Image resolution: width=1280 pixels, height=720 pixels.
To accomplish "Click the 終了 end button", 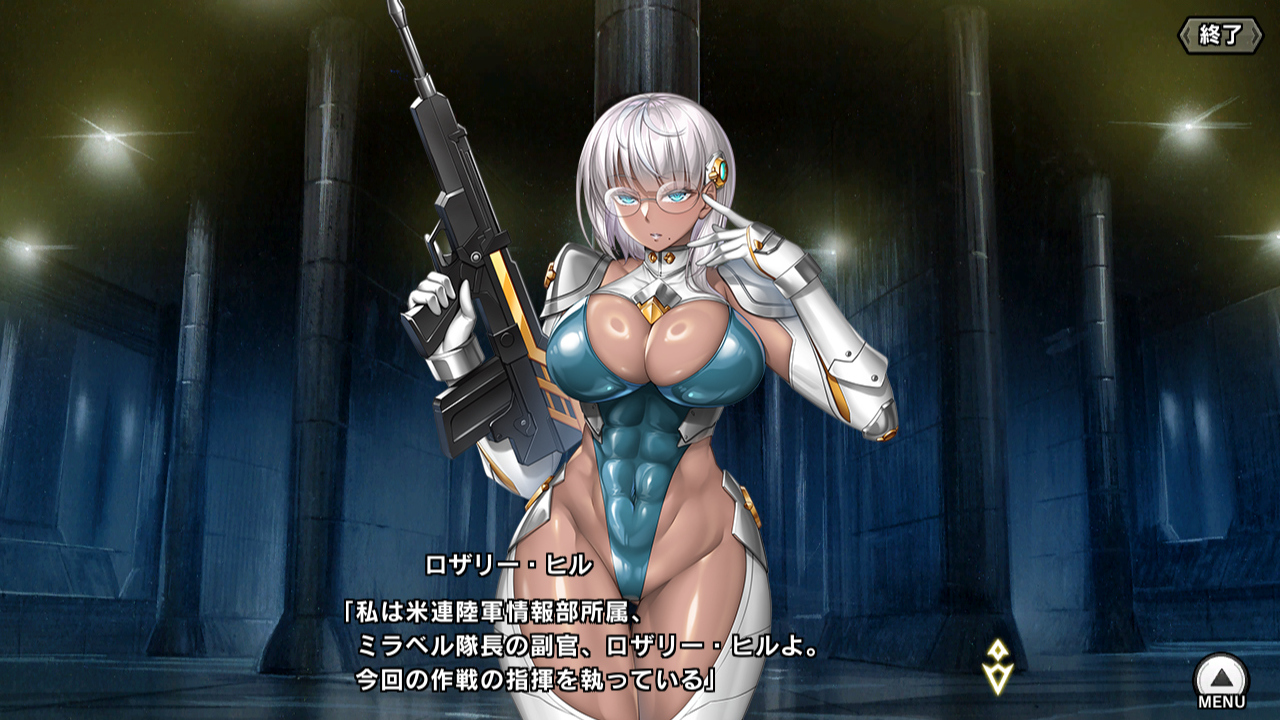I will pyautogui.click(x=1220, y=35).
